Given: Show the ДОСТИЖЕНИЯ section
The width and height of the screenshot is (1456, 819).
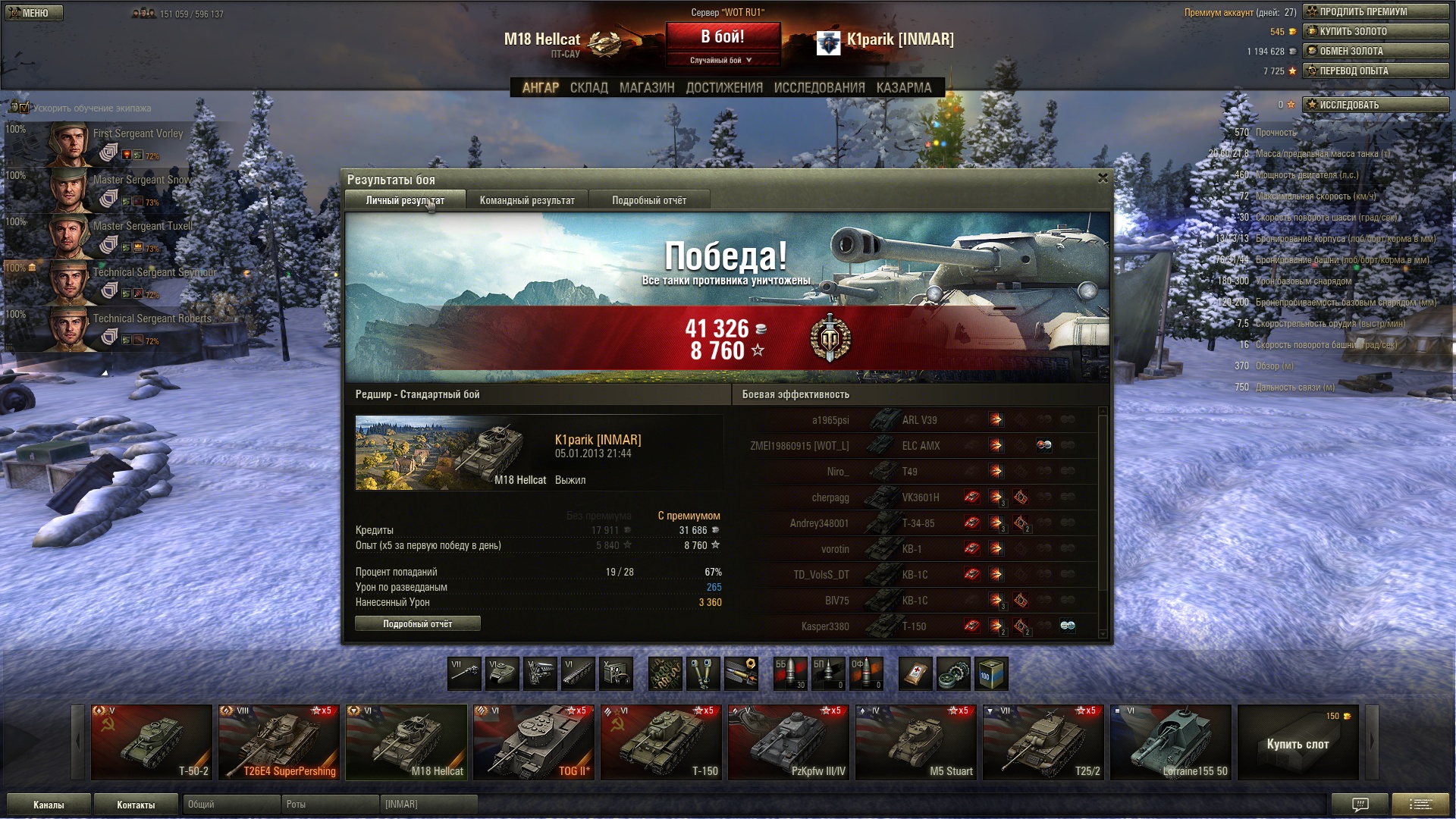Looking at the screenshot, I should click(724, 88).
